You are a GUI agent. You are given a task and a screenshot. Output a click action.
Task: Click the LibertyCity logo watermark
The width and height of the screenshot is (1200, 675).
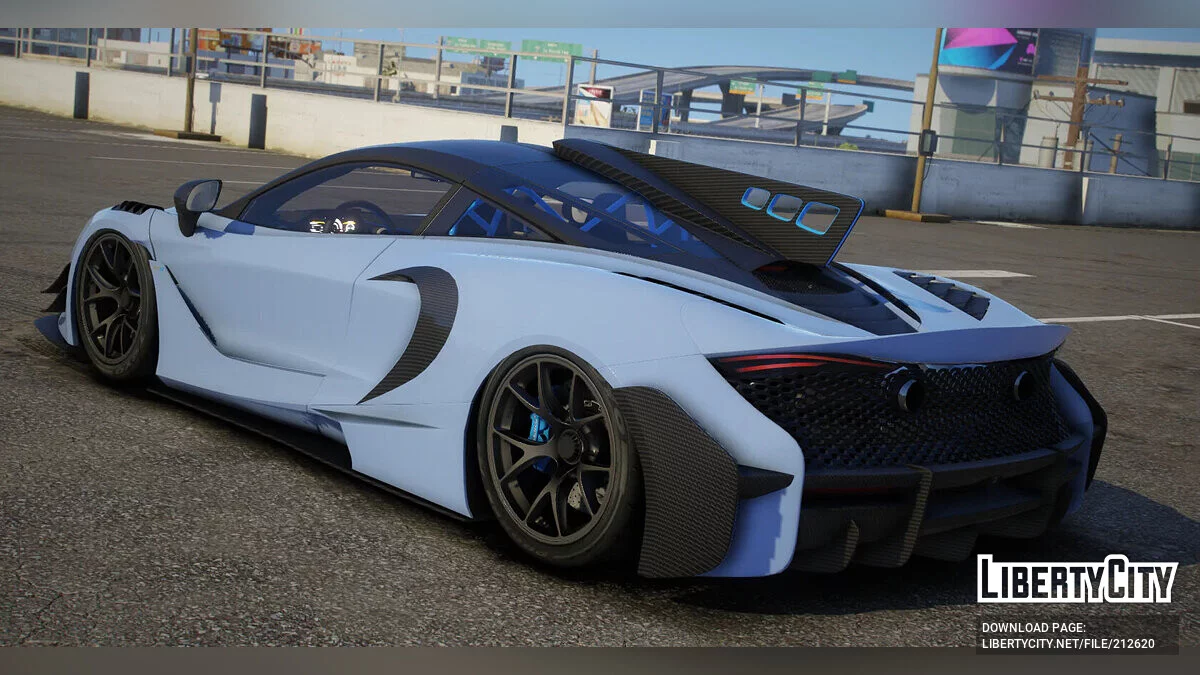point(1077,579)
